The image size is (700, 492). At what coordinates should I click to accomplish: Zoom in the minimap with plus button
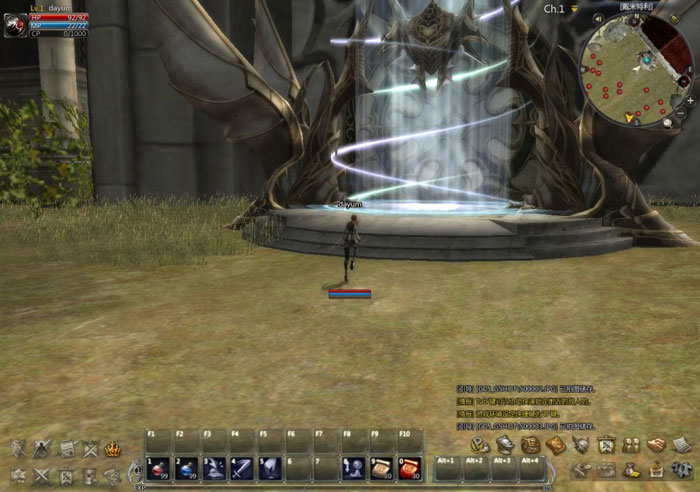click(691, 99)
